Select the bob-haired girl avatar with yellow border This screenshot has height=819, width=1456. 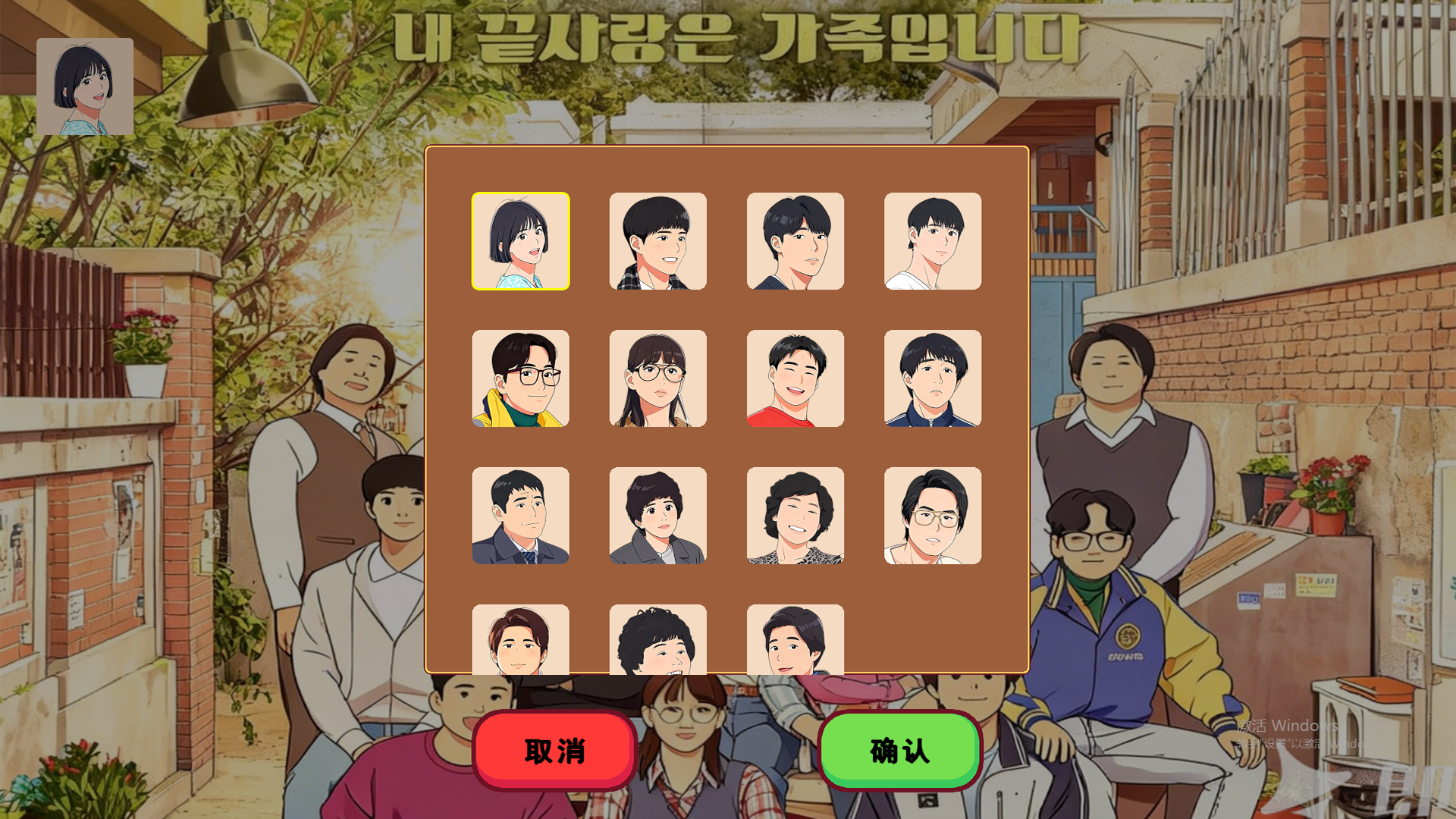(520, 241)
